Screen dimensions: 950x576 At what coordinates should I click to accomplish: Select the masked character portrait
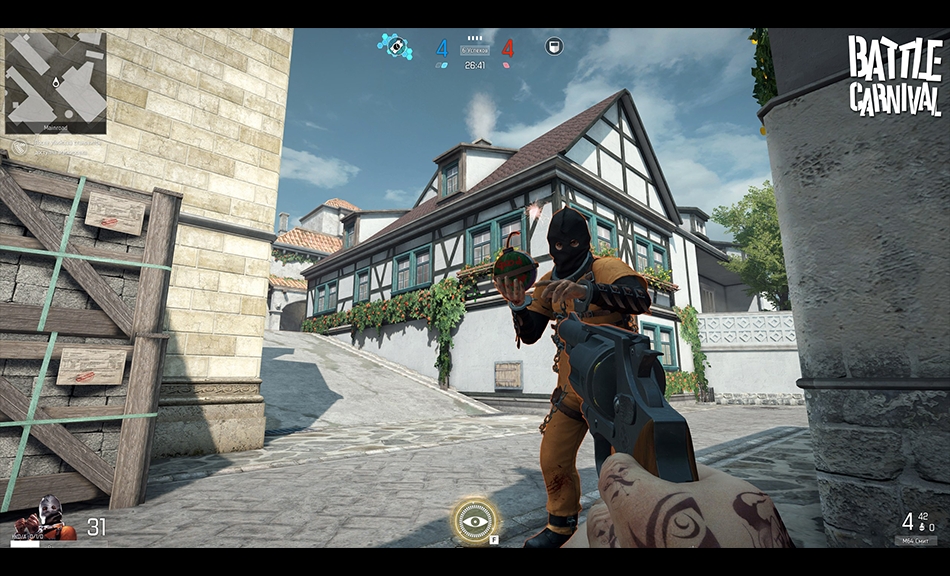tap(47, 517)
